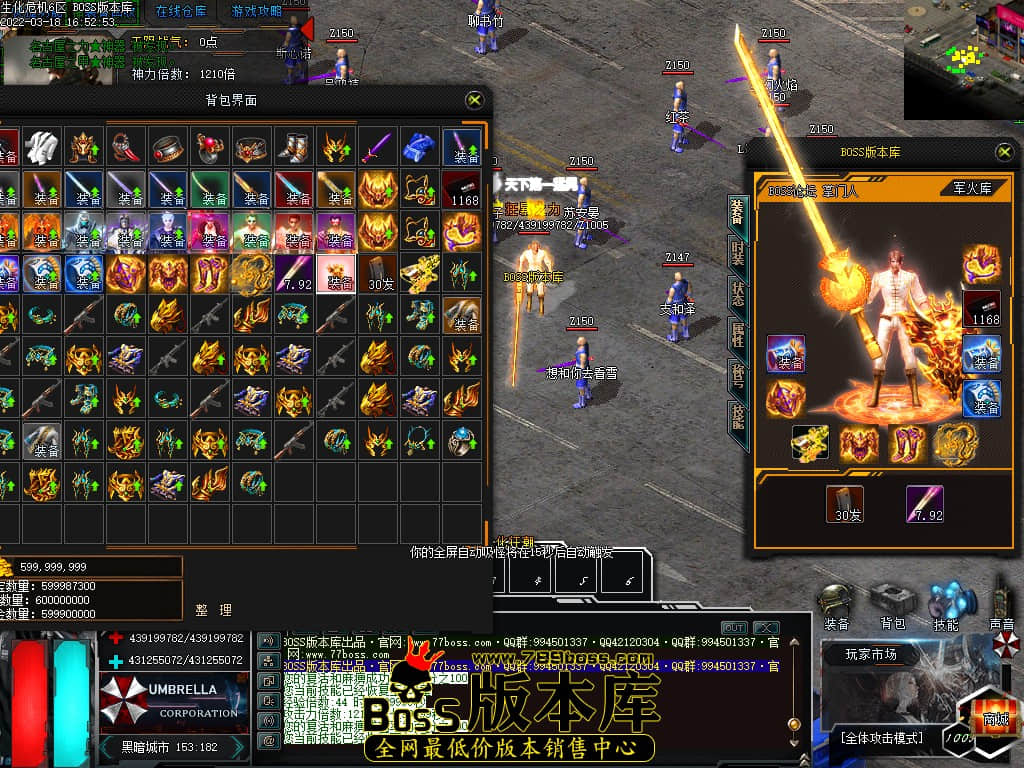Click the OUT button above chat

[x=734, y=627]
